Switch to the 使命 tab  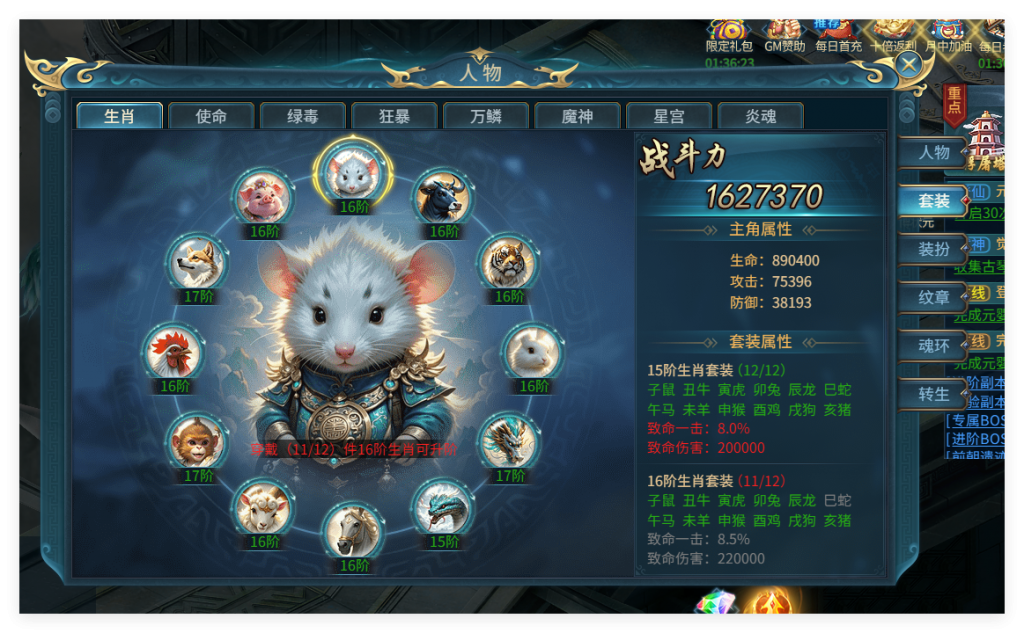click(211, 116)
